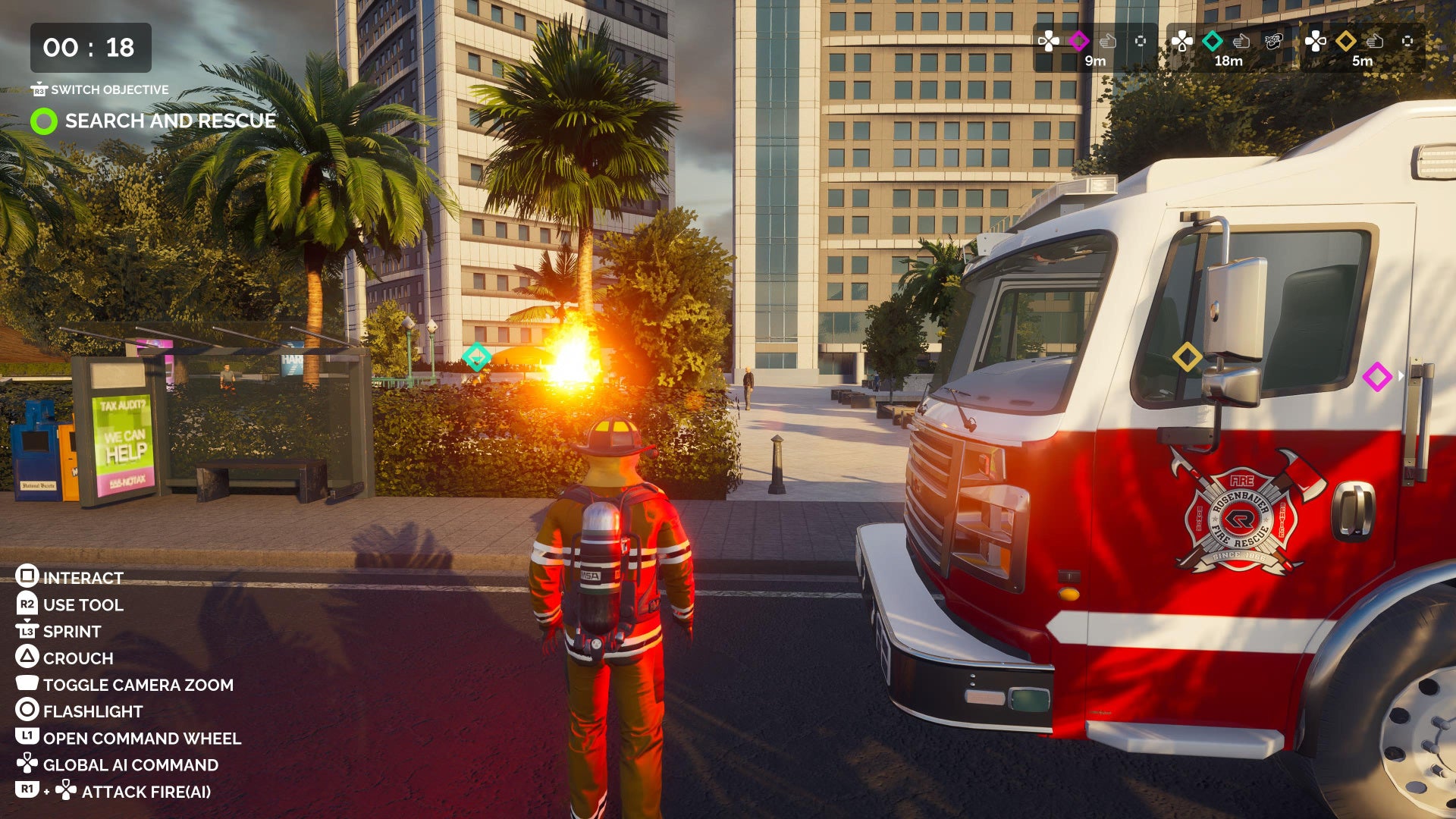Screen dimensions: 1456x819
Task: Select the teal diamond in the squad panel
Action: 1213,41
